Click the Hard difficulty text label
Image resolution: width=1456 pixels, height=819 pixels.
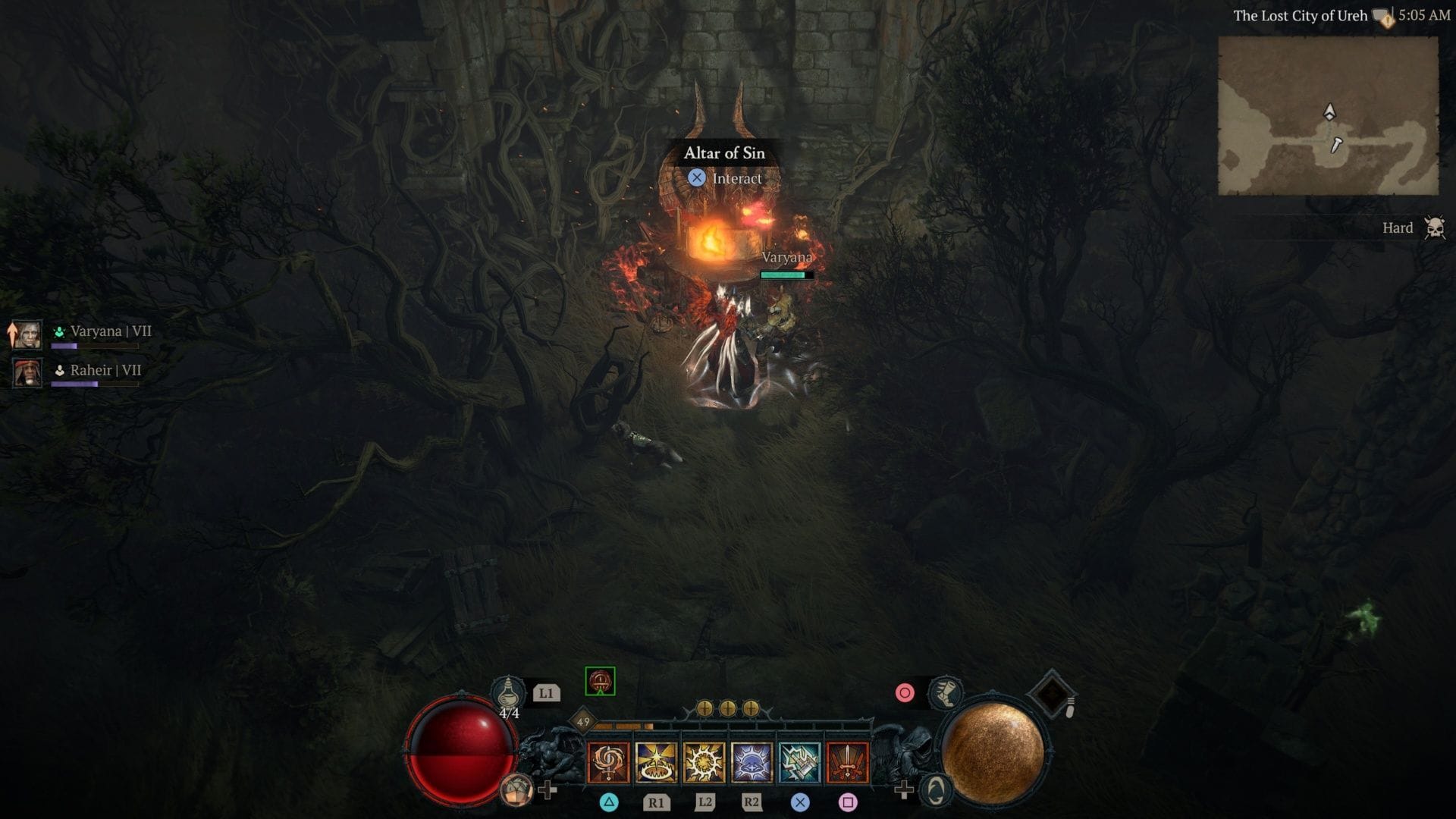1398,227
